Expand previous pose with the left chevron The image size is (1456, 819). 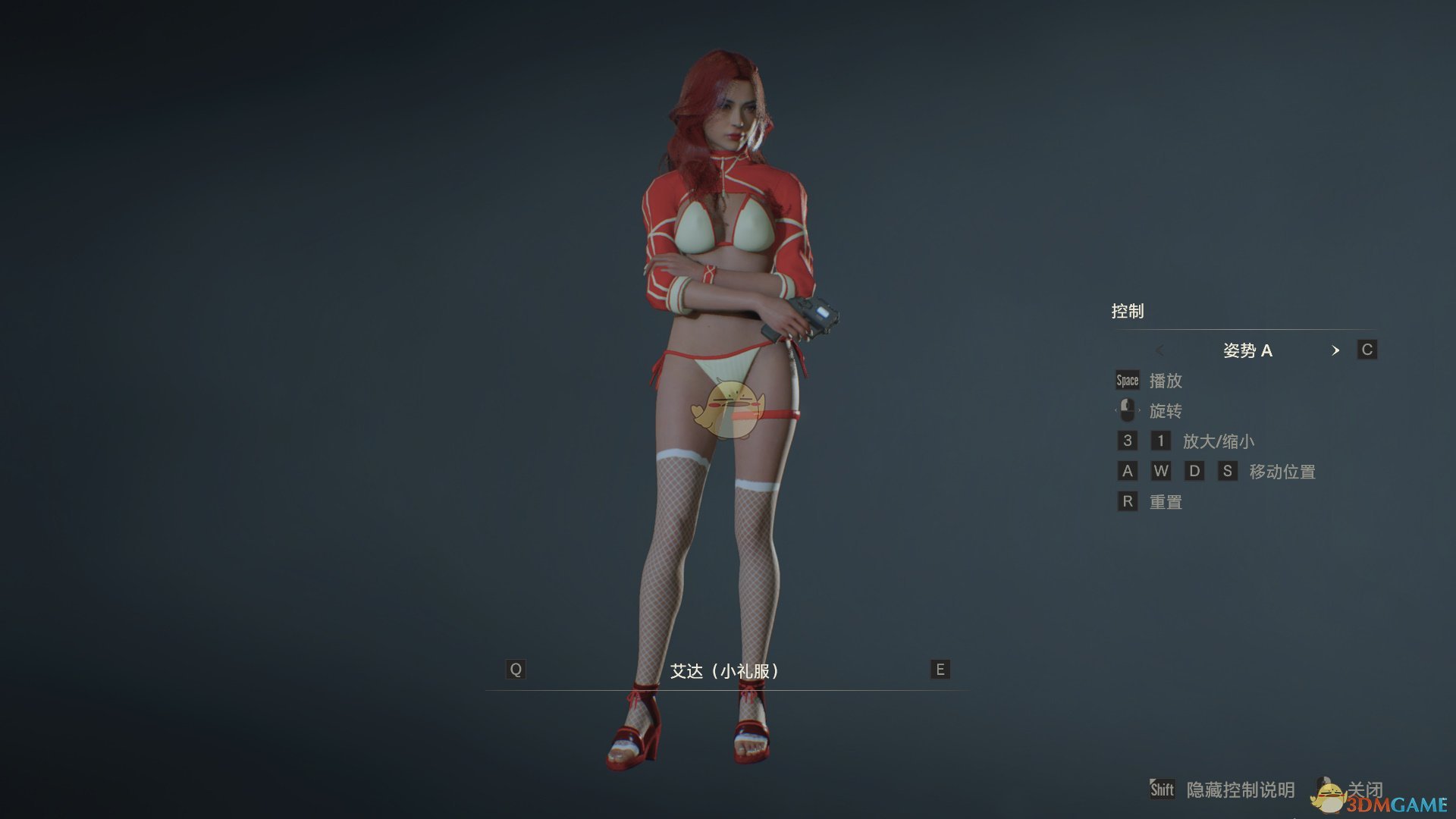click(1160, 350)
